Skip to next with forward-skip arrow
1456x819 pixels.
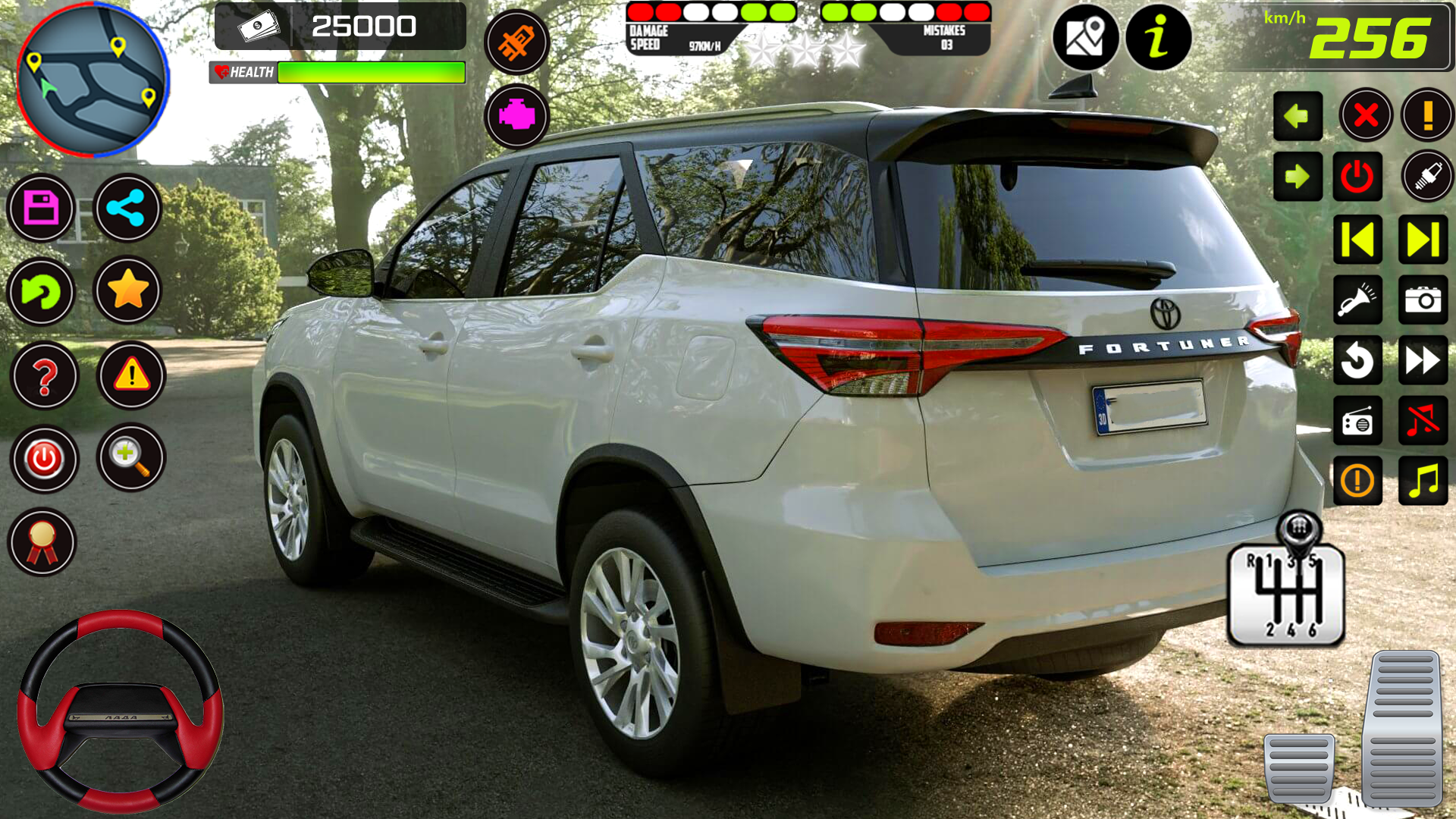pos(1423,237)
